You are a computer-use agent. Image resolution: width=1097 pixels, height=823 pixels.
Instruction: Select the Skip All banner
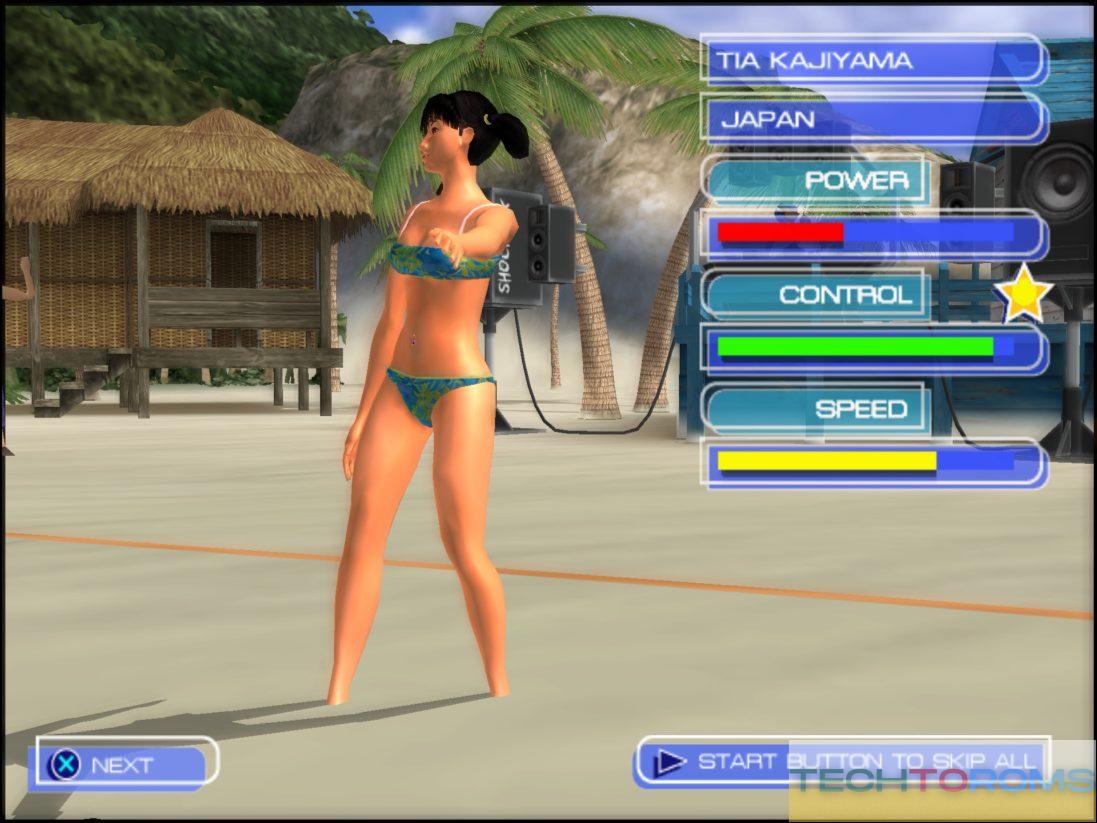(x=840, y=762)
